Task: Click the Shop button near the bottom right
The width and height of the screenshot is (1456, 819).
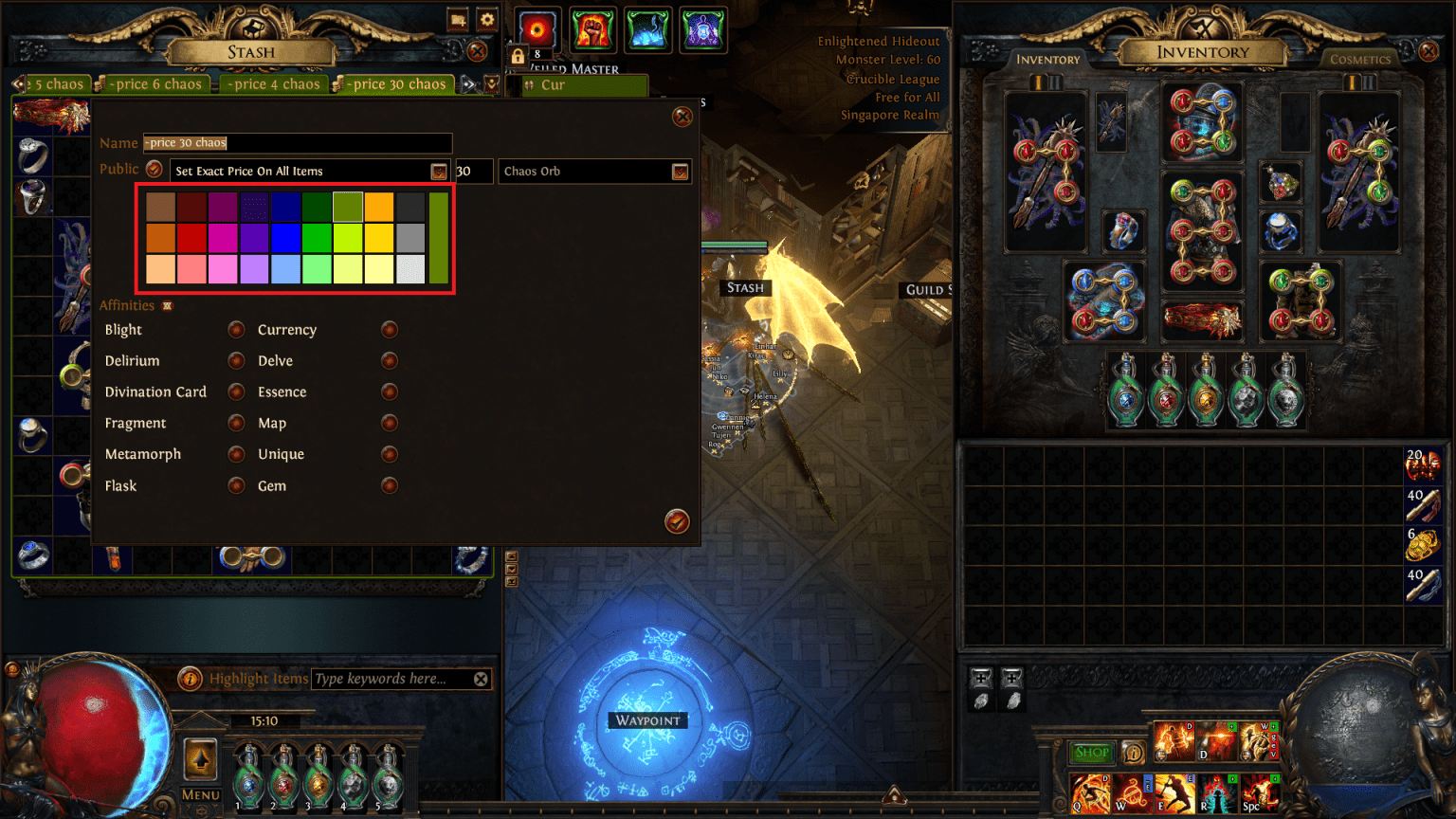Action: click(x=1091, y=753)
